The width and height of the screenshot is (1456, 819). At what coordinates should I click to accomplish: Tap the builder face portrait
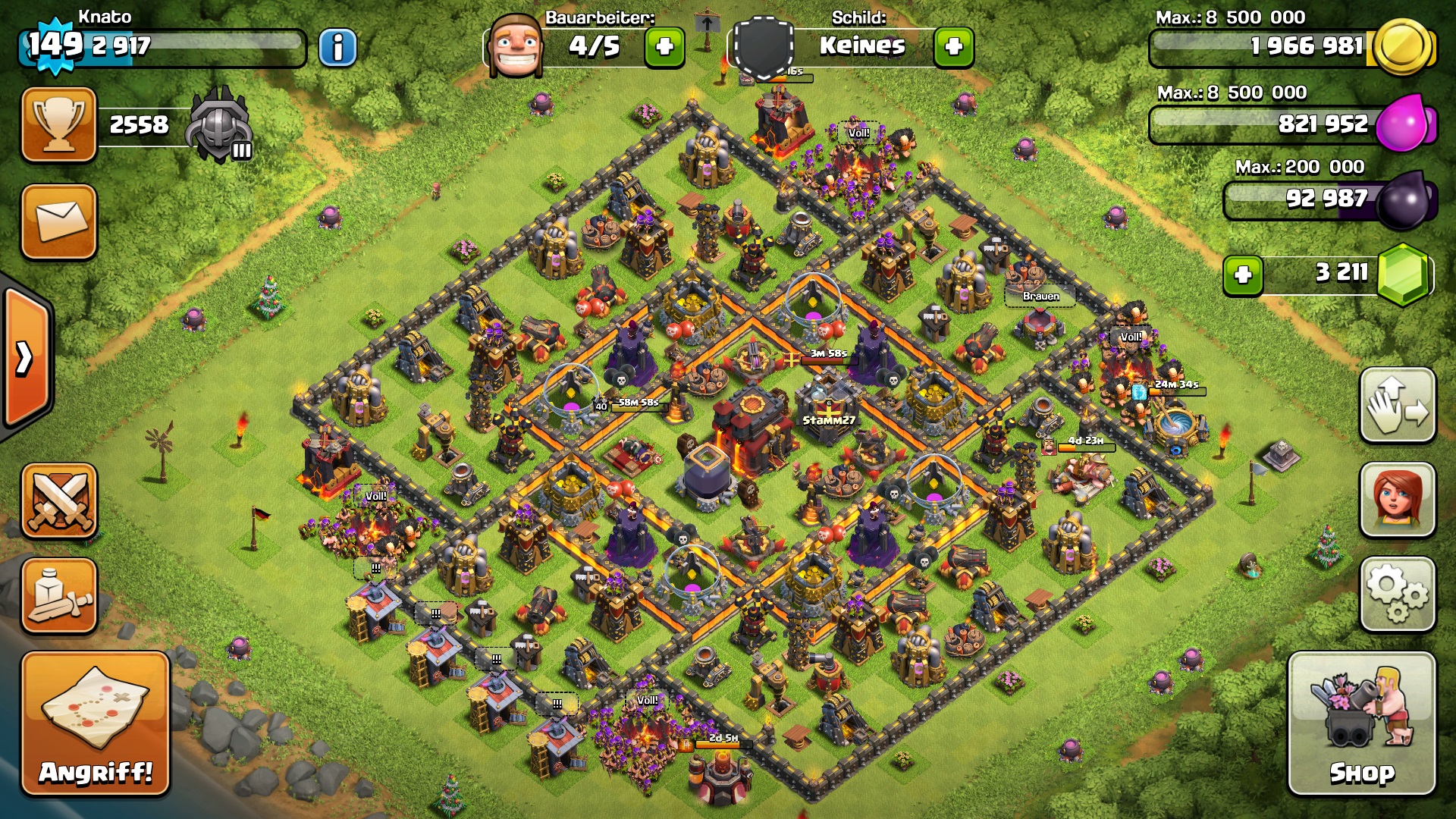pos(516,47)
